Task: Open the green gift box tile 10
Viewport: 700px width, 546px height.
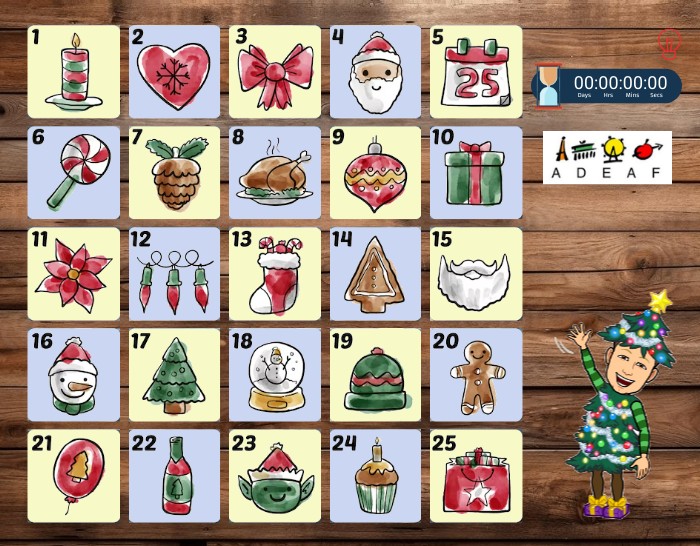Action: 476,173
